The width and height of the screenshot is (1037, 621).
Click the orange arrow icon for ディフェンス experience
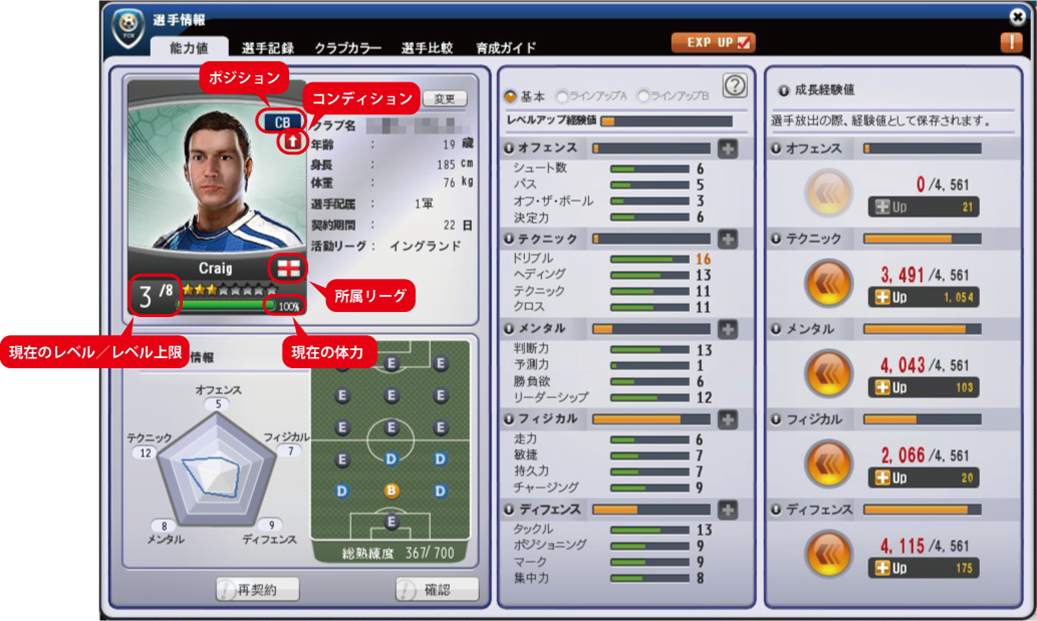point(828,552)
